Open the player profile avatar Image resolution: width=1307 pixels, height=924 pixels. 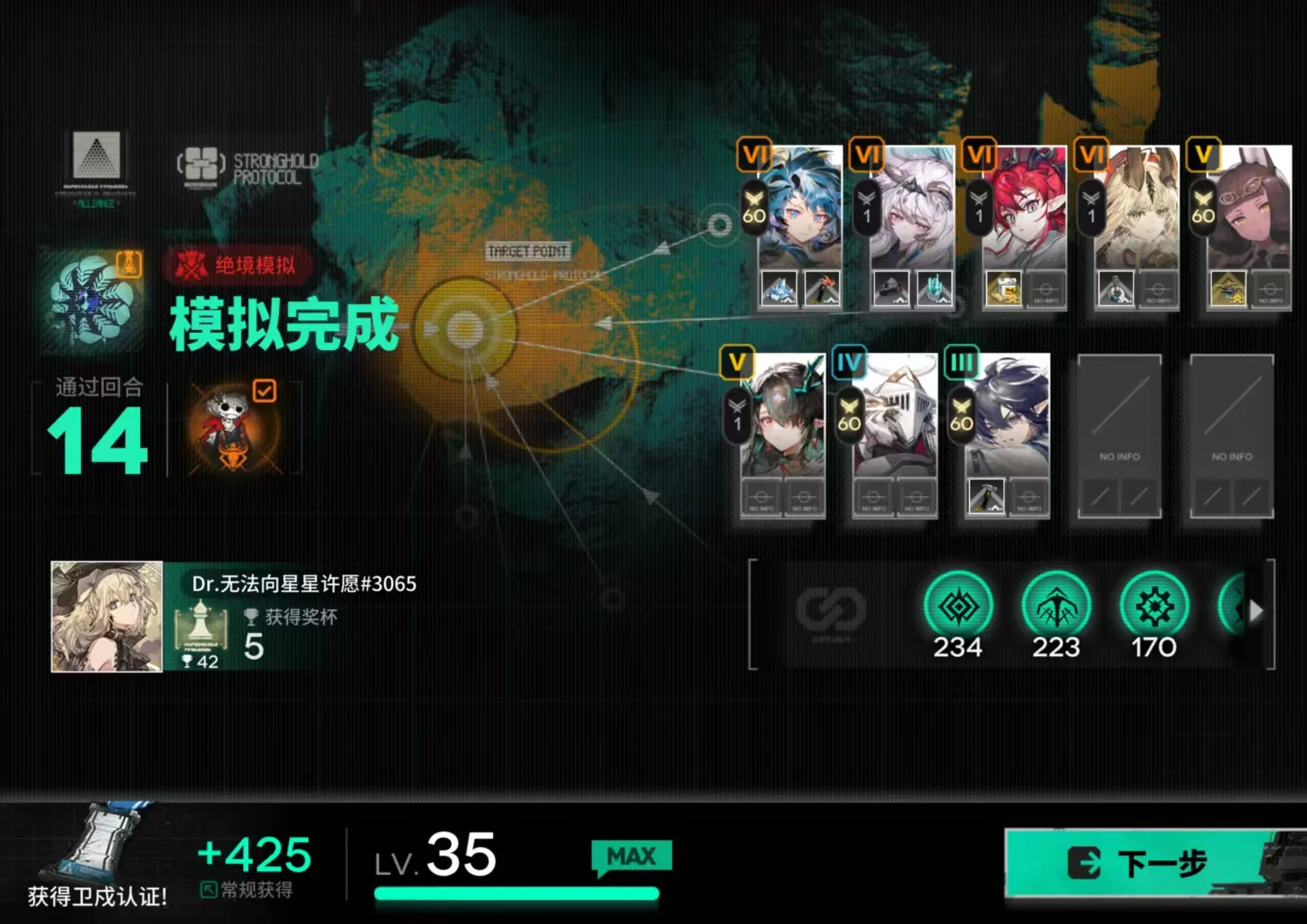point(107,617)
